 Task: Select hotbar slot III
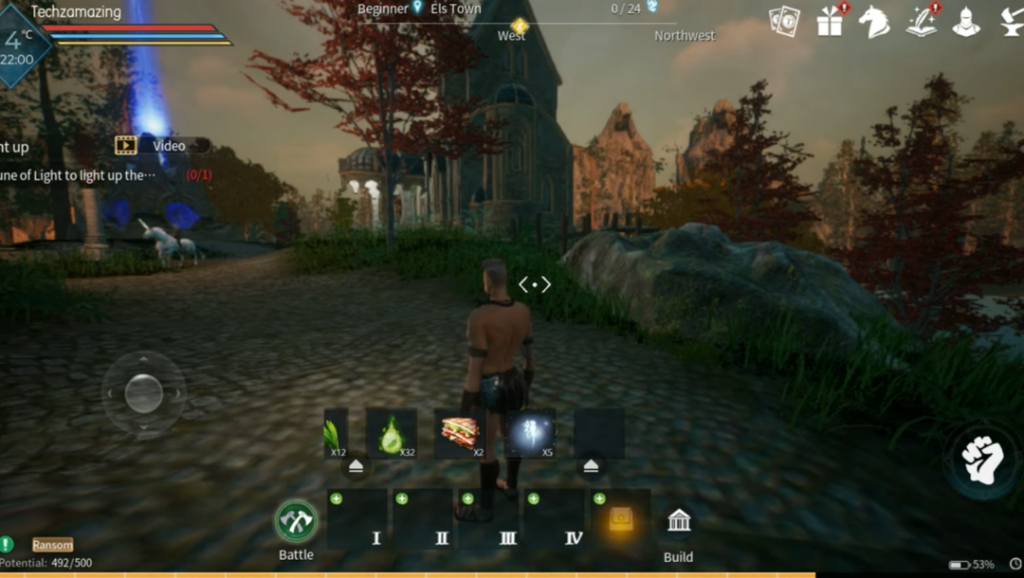pos(488,518)
